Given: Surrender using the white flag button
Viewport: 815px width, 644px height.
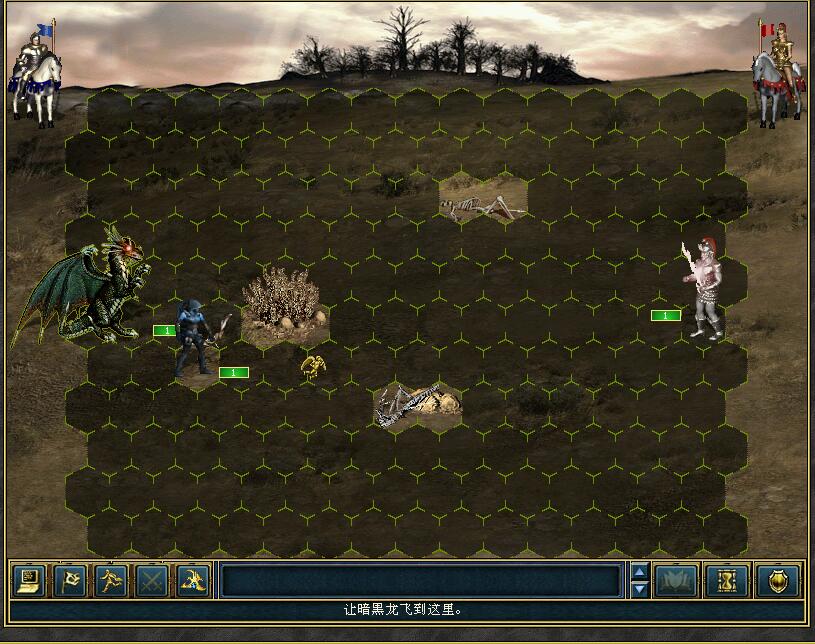Looking at the screenshot, I should [69, 580].
